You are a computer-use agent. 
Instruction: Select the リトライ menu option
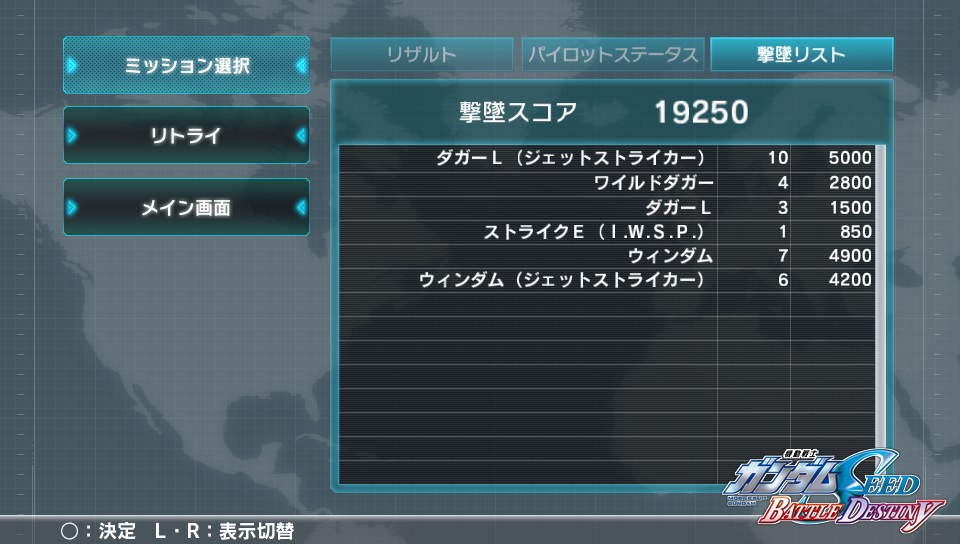click(x=187, y=136)
